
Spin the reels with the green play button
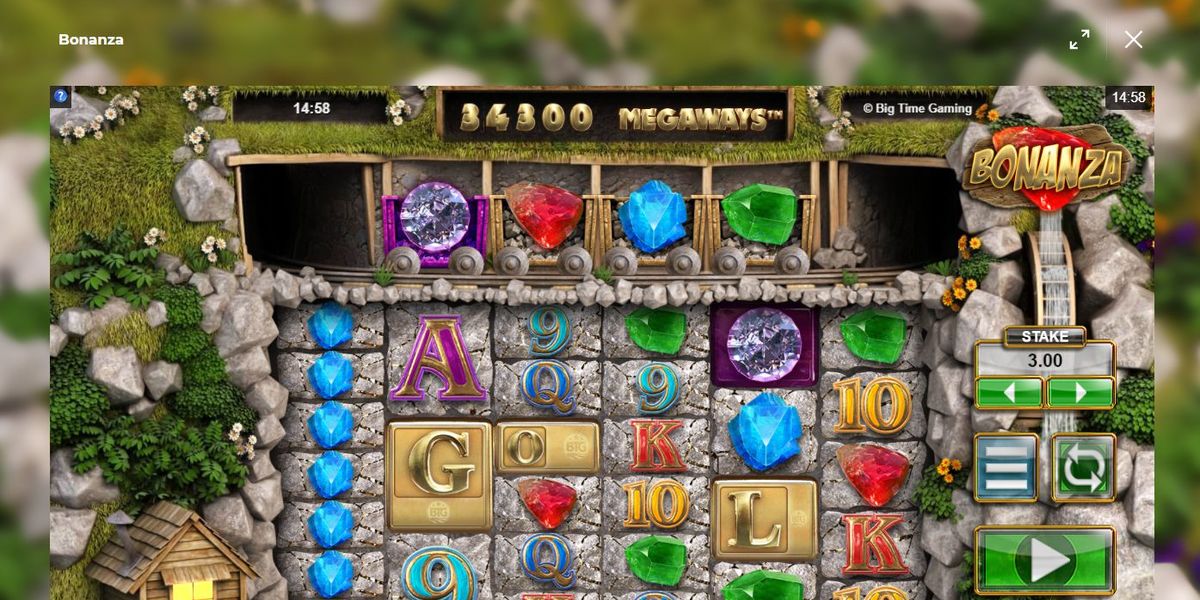(1044, 559)
